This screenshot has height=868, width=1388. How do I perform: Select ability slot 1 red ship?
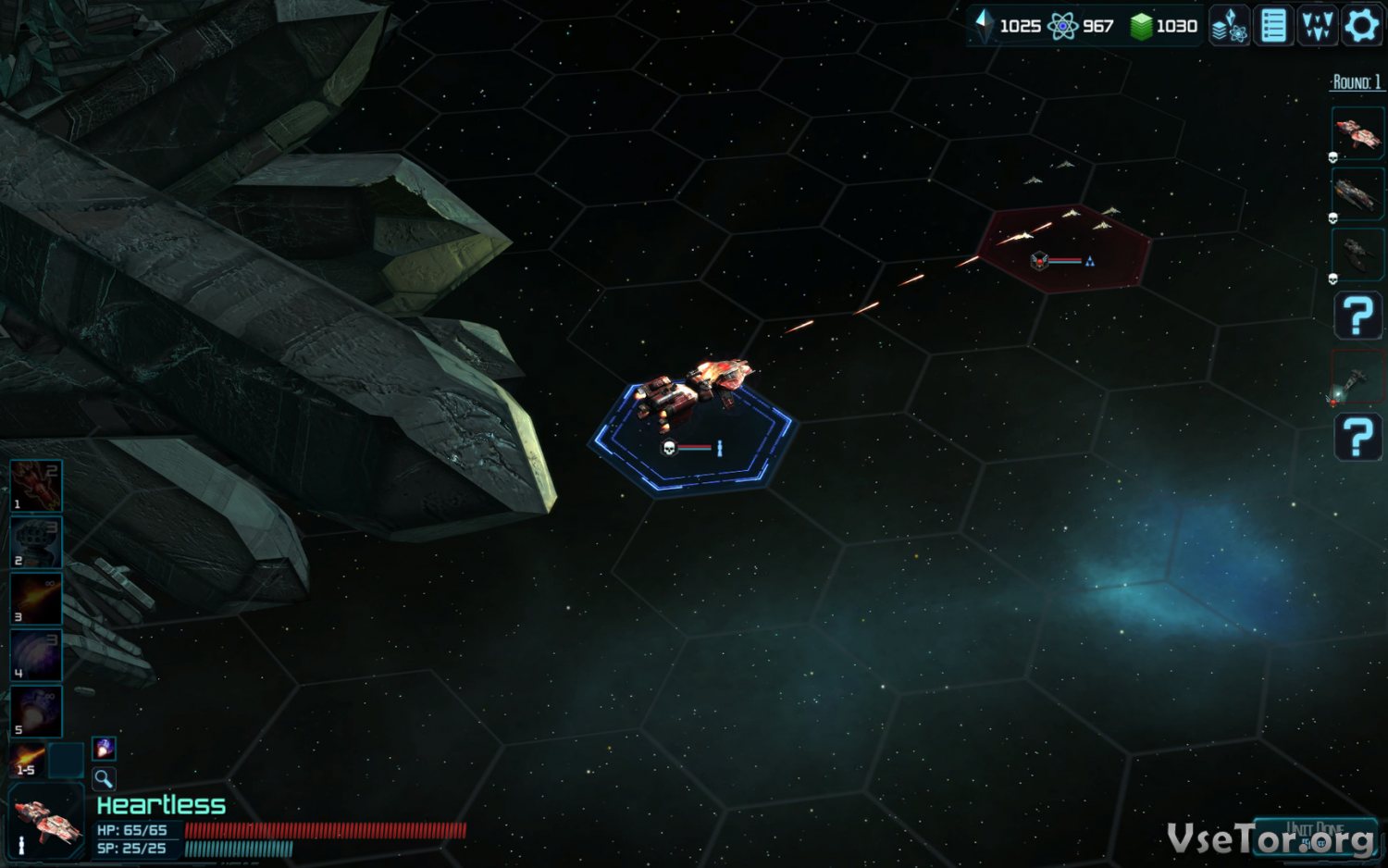(36, 486)
